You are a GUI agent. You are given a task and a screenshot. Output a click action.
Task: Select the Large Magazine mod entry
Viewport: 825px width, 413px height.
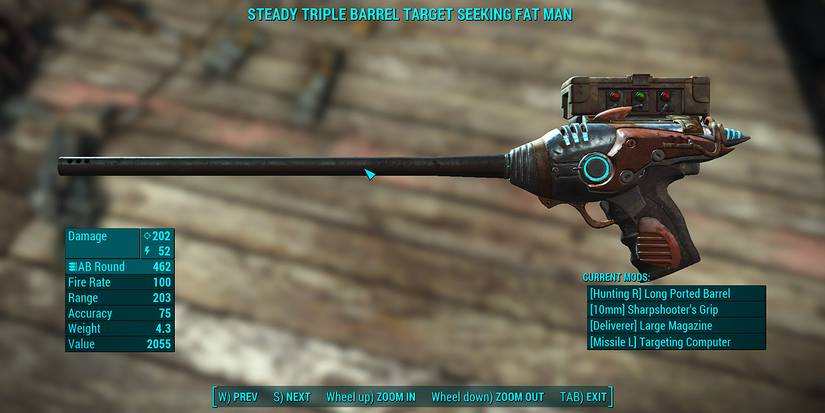676,326
